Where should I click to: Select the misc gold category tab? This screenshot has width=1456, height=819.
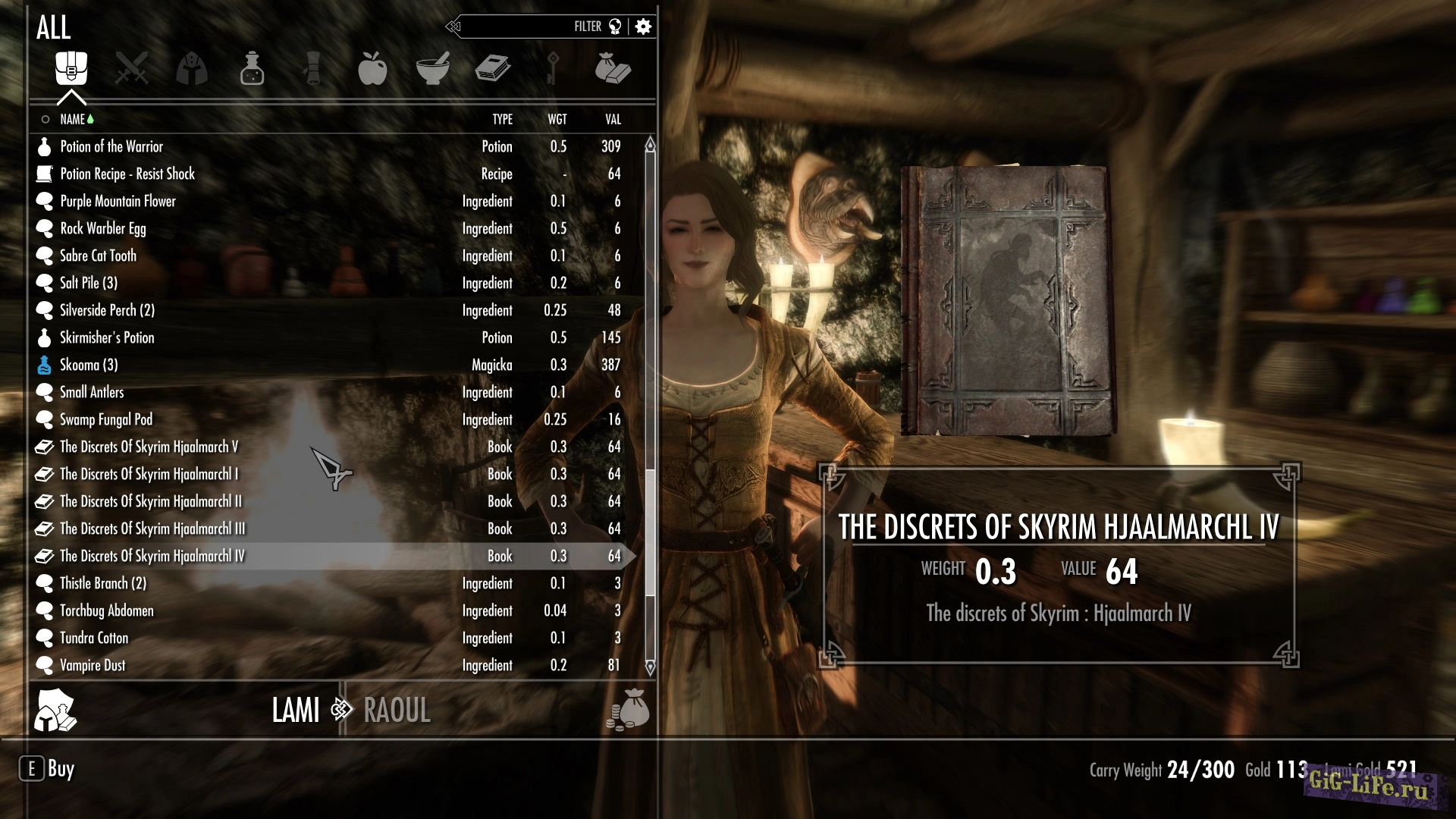tap(613, 69)
